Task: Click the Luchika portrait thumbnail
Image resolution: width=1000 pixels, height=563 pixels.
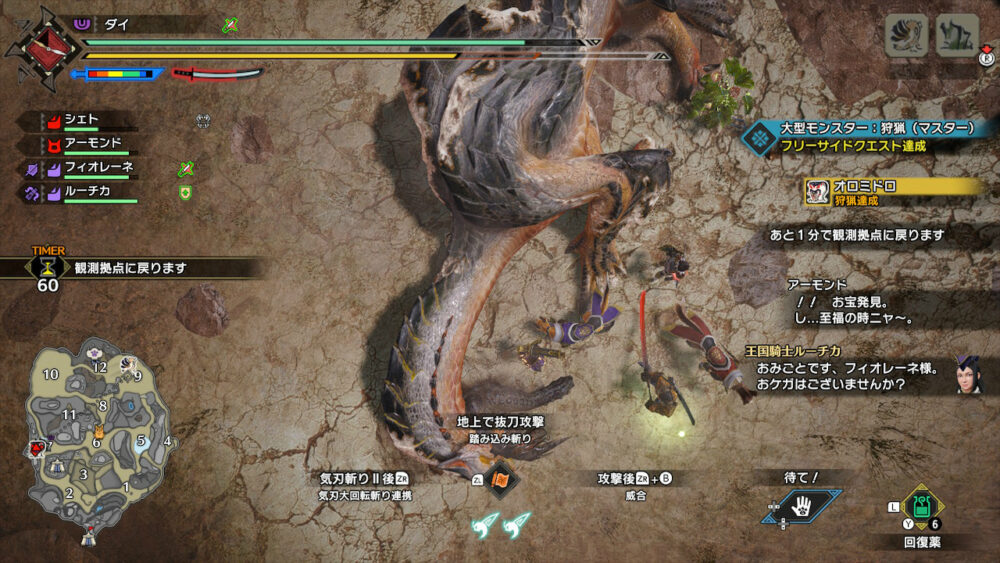Action: [967, 373]
